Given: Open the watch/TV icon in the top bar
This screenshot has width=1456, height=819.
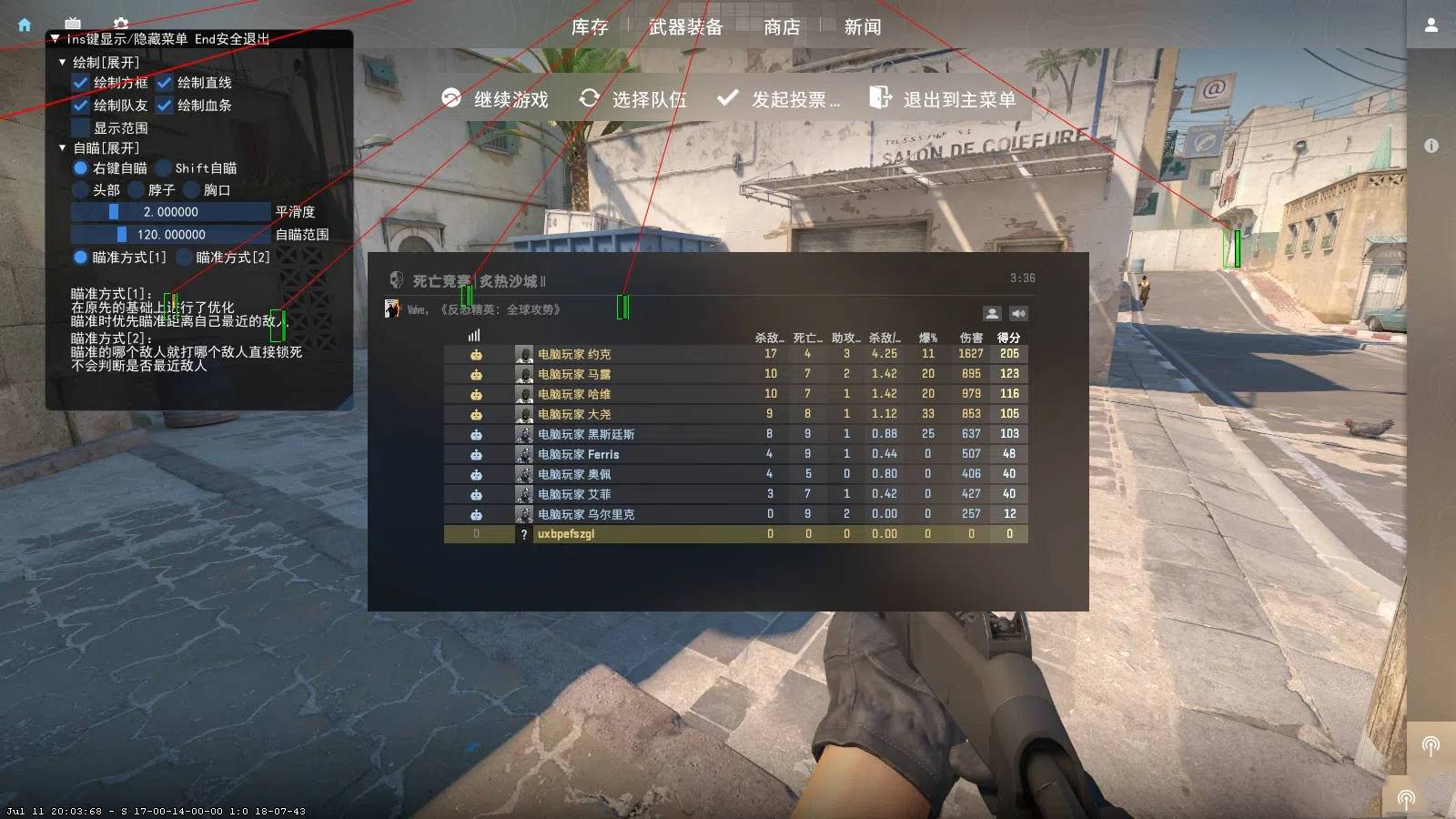Looking at the screenshot, I should point(71,24).
